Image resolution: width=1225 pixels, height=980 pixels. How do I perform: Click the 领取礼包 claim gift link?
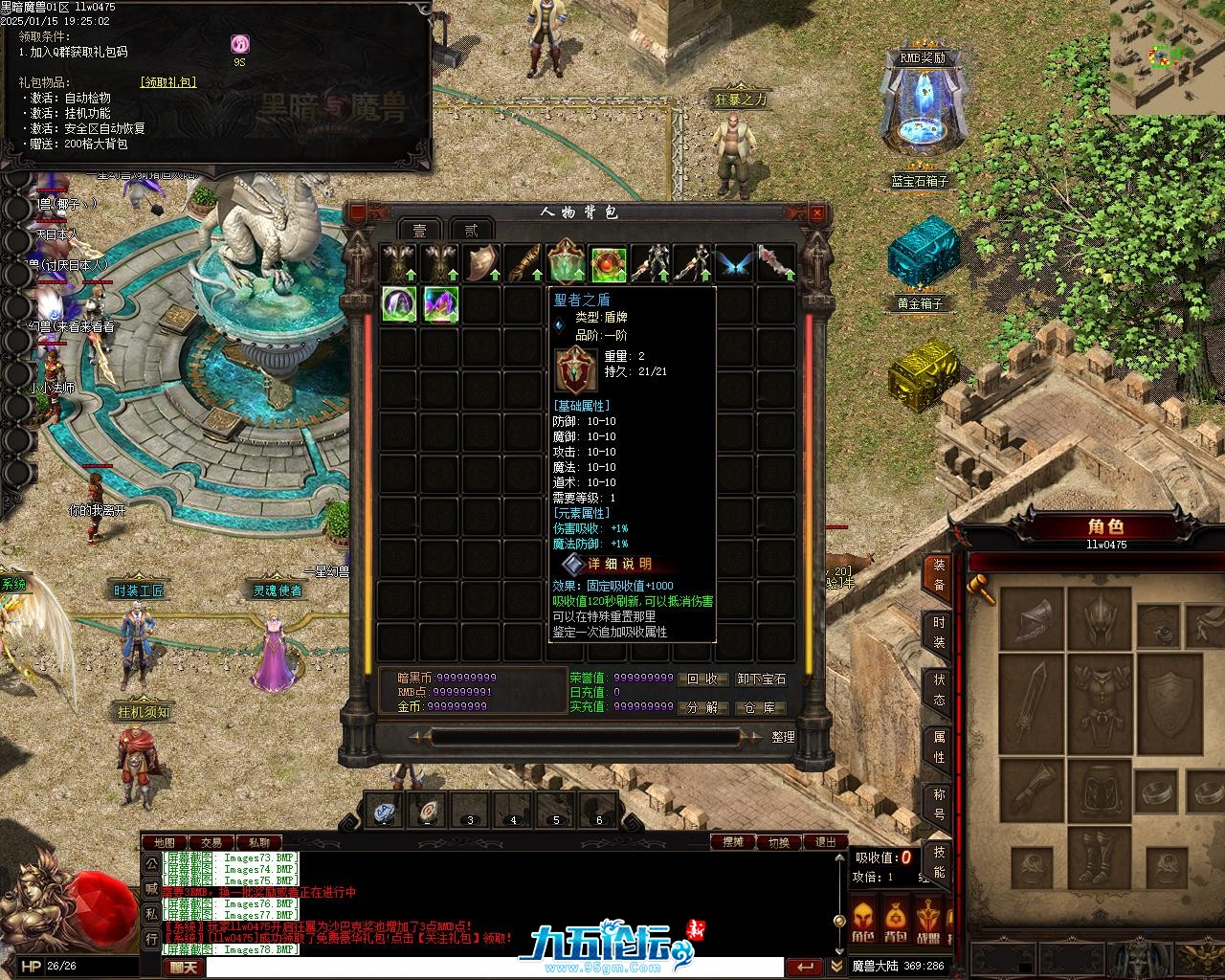(x=168, y=82)
